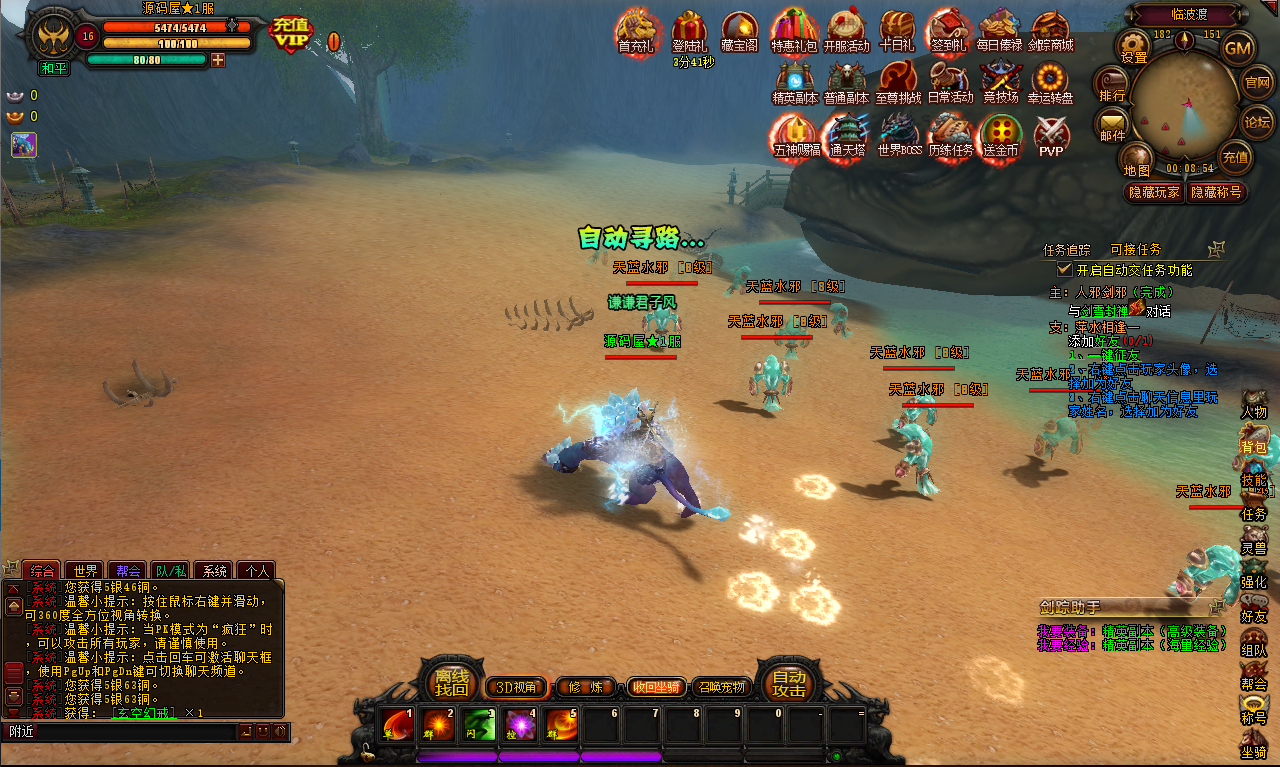The width and height of the screenshot is (1280, 767).
Task: Activate the green skill in slot 3
Action: pos(479,724)
